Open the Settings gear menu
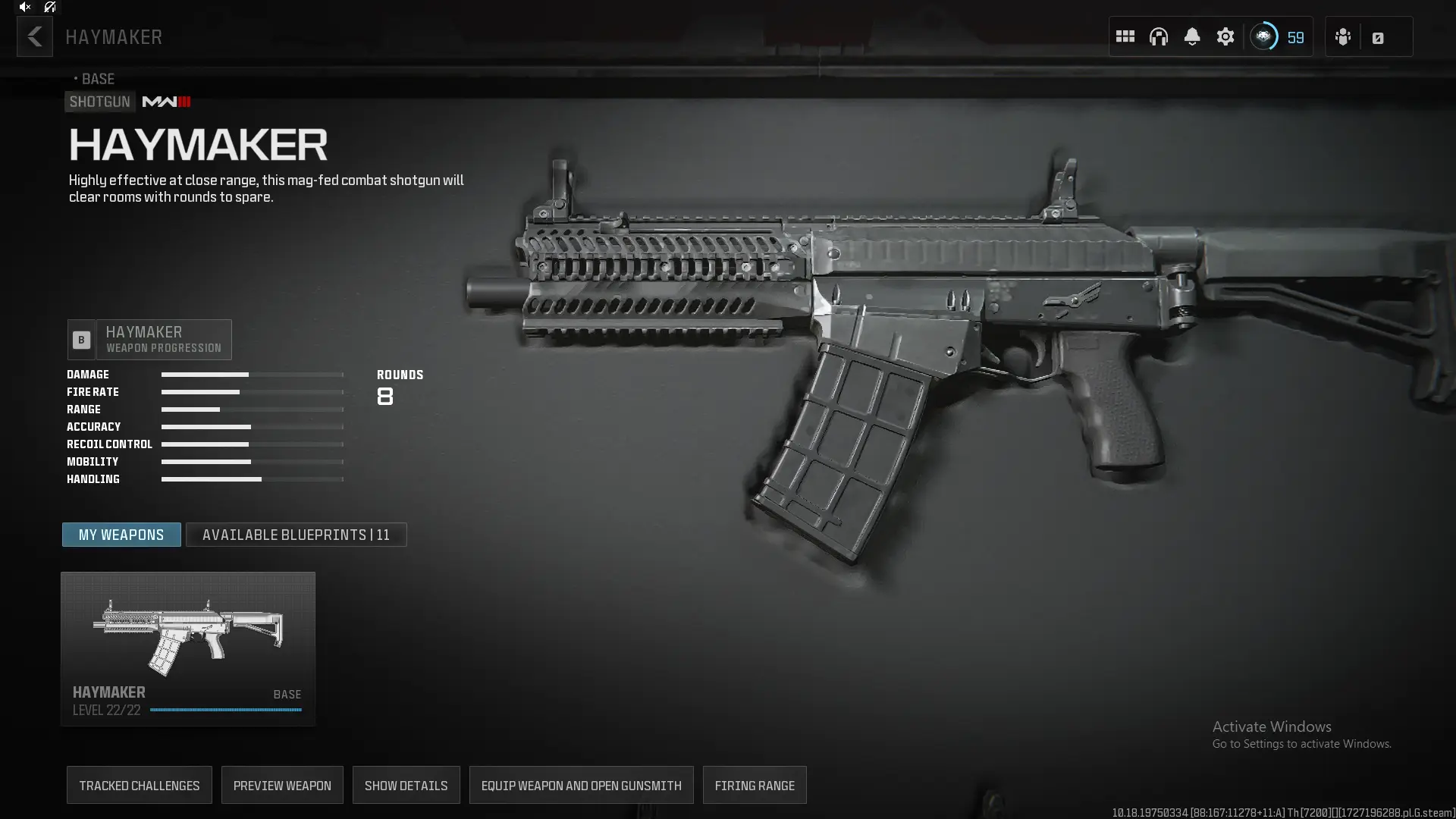The width and height of the screenshot is (1456, 819). tap(1225, 36)
